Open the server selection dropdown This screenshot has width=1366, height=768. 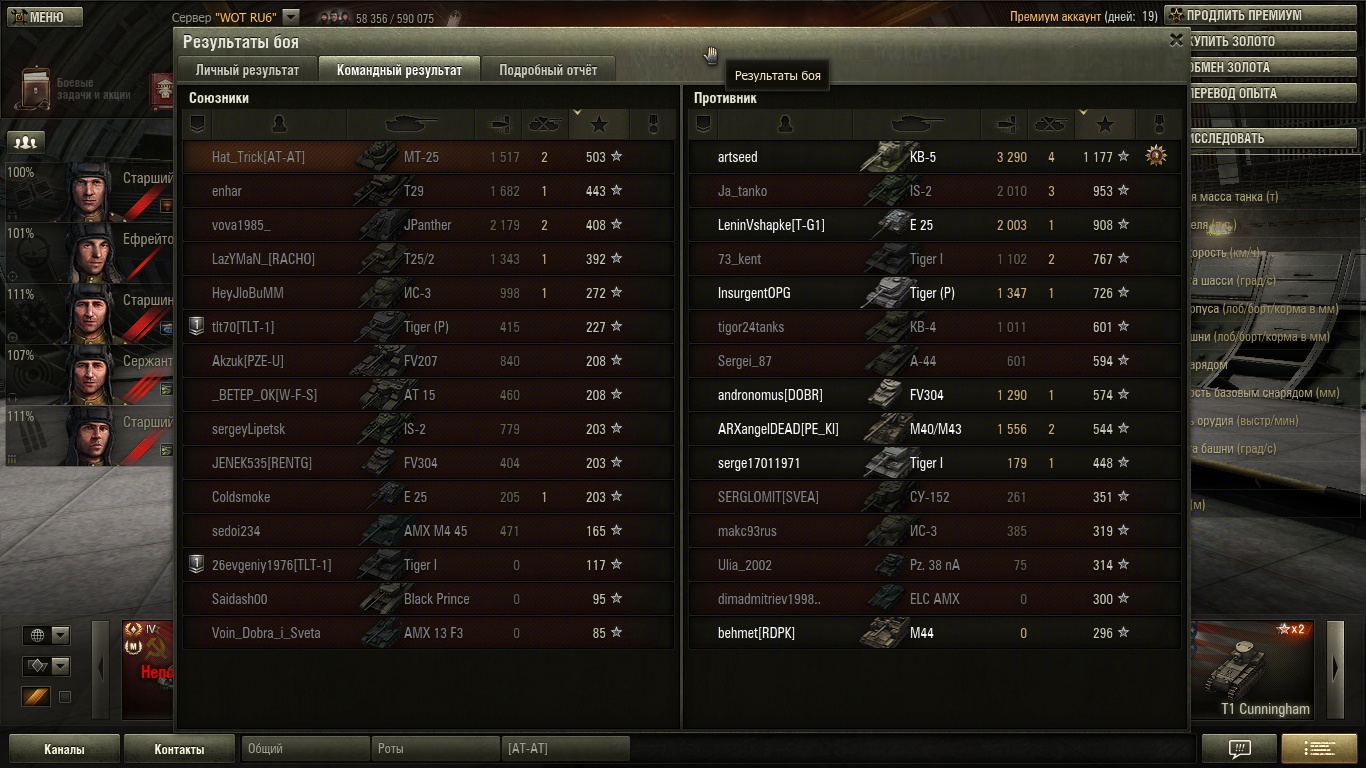coord(290,17)
